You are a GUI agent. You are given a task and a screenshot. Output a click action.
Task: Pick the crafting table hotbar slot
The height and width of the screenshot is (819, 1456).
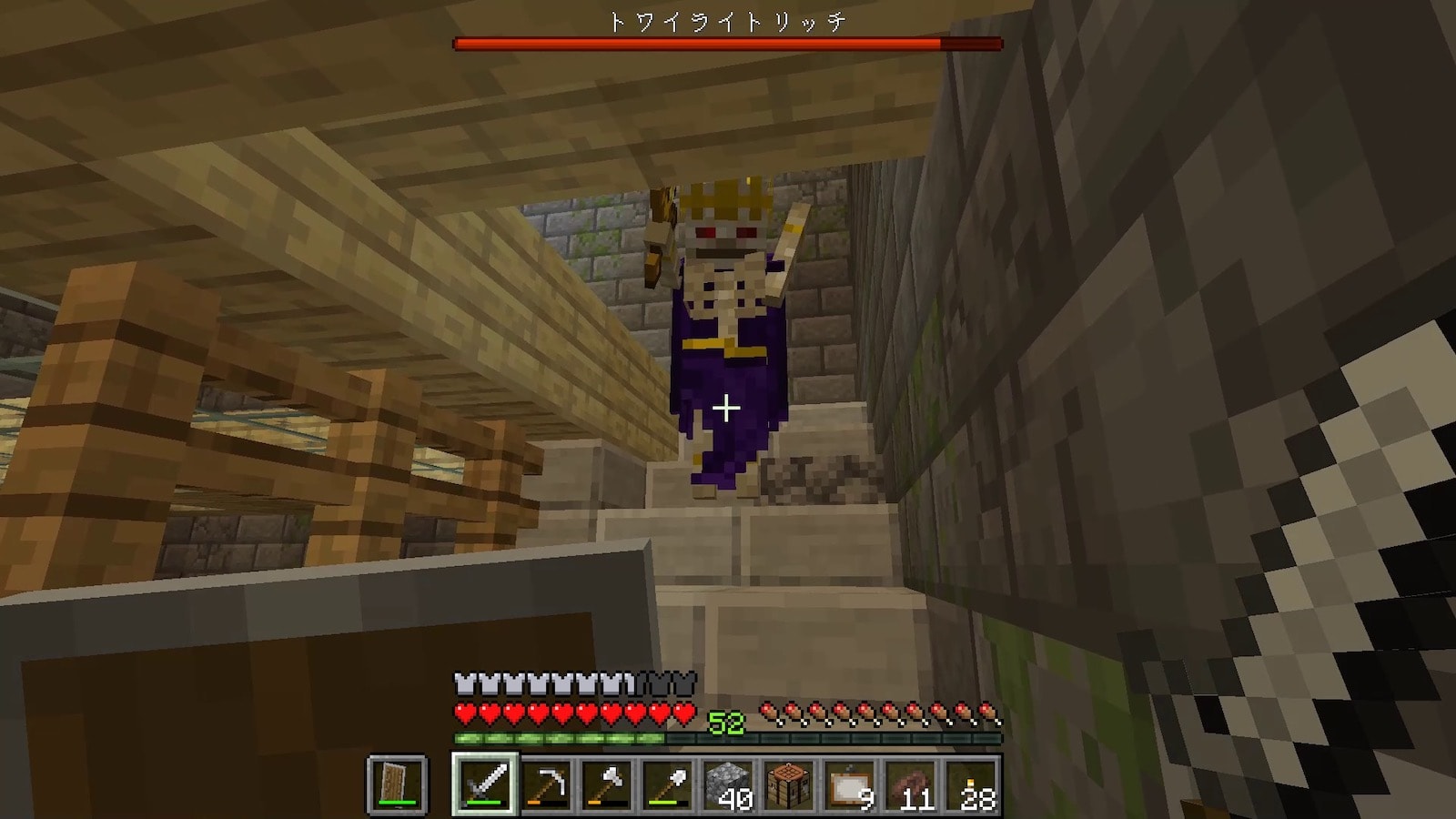(789, 784)
